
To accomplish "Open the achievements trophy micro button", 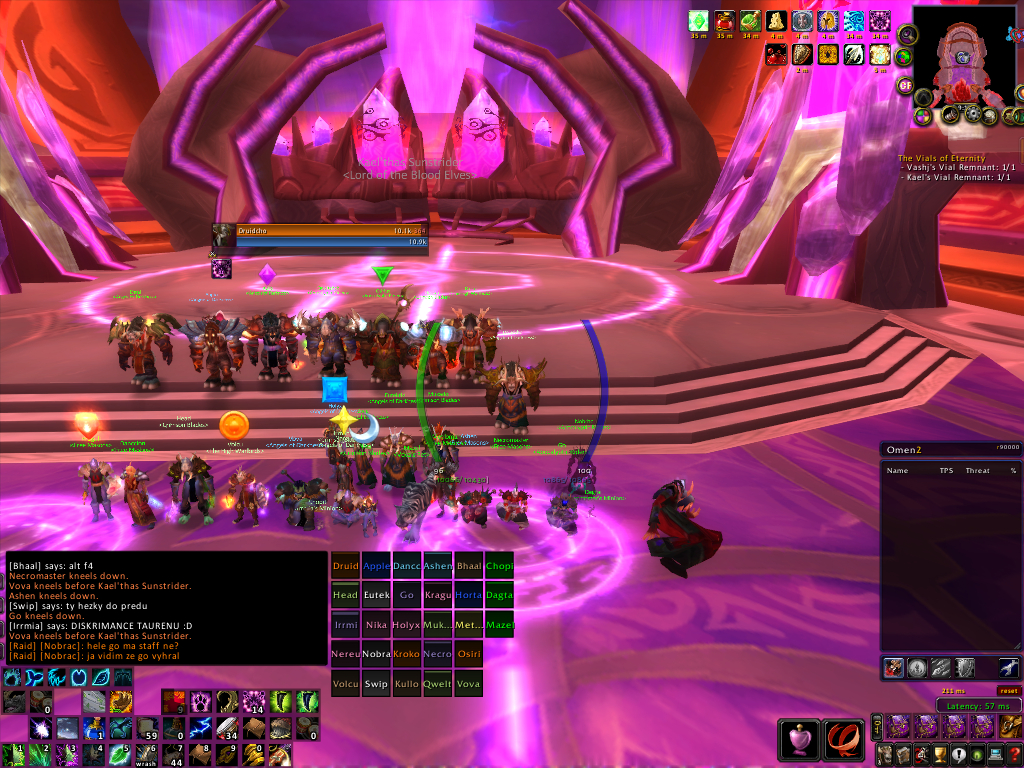I will (940, 754).
